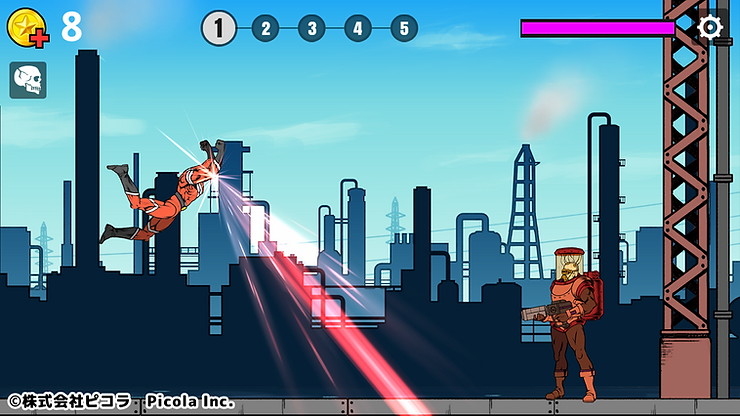Choose the stage 3 circle

coord(311,28)
